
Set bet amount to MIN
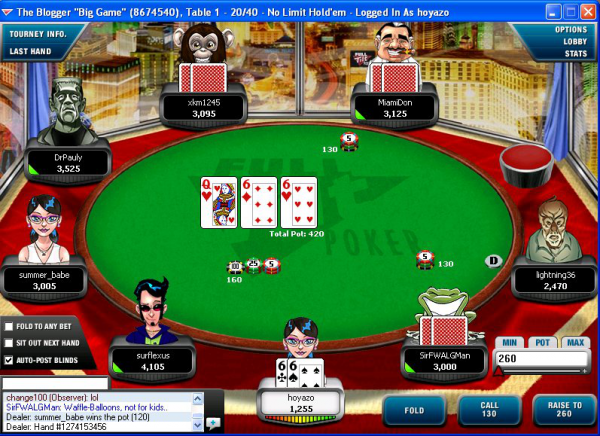click(x=510, y=342)
